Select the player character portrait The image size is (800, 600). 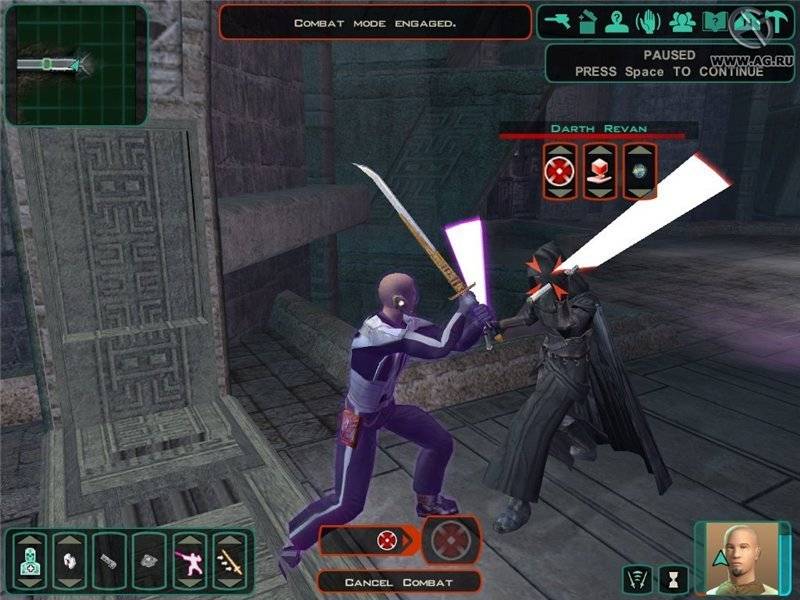click(742, 558)
